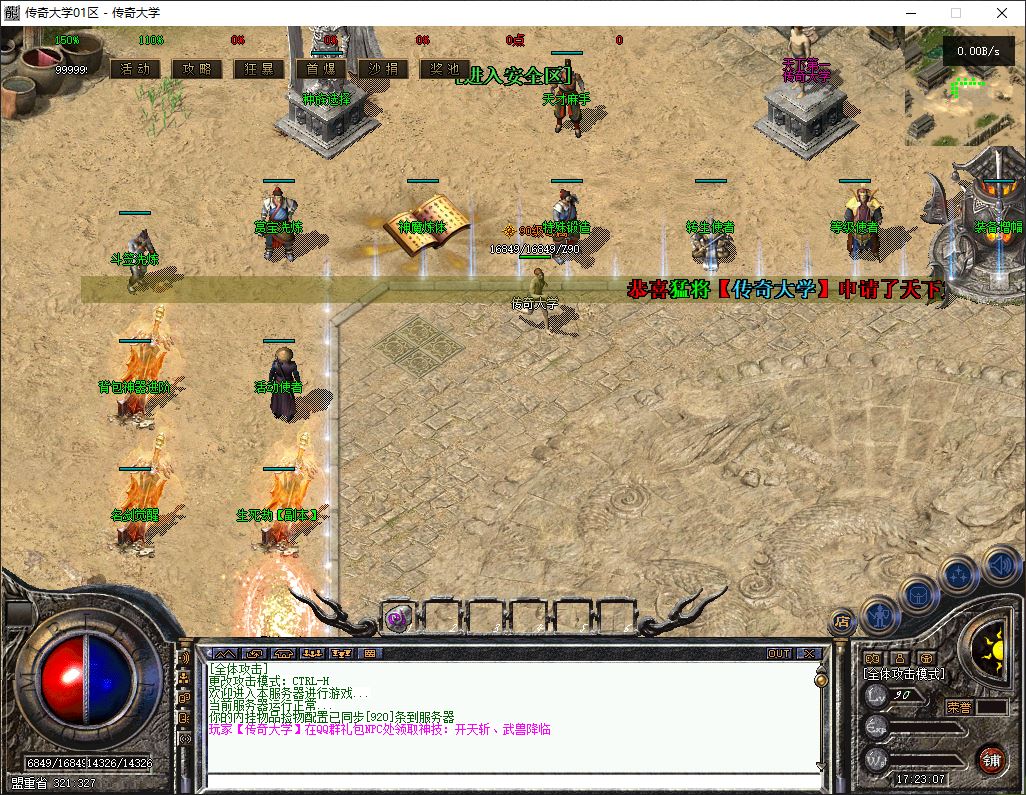Click the blue character figure round button
This screenshot has width=1026, height=795.
pos(880,614)
